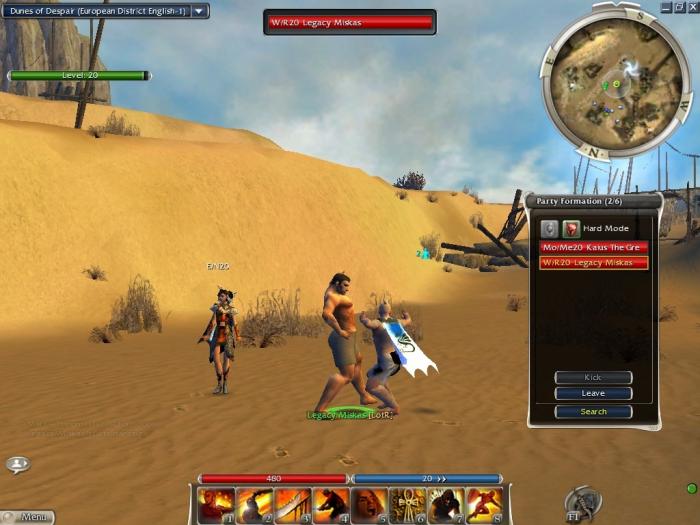Screen dimensions: 700x525
Task: Use skill slot 4 crouching figure skill
Action: click(x=331, y=505)
